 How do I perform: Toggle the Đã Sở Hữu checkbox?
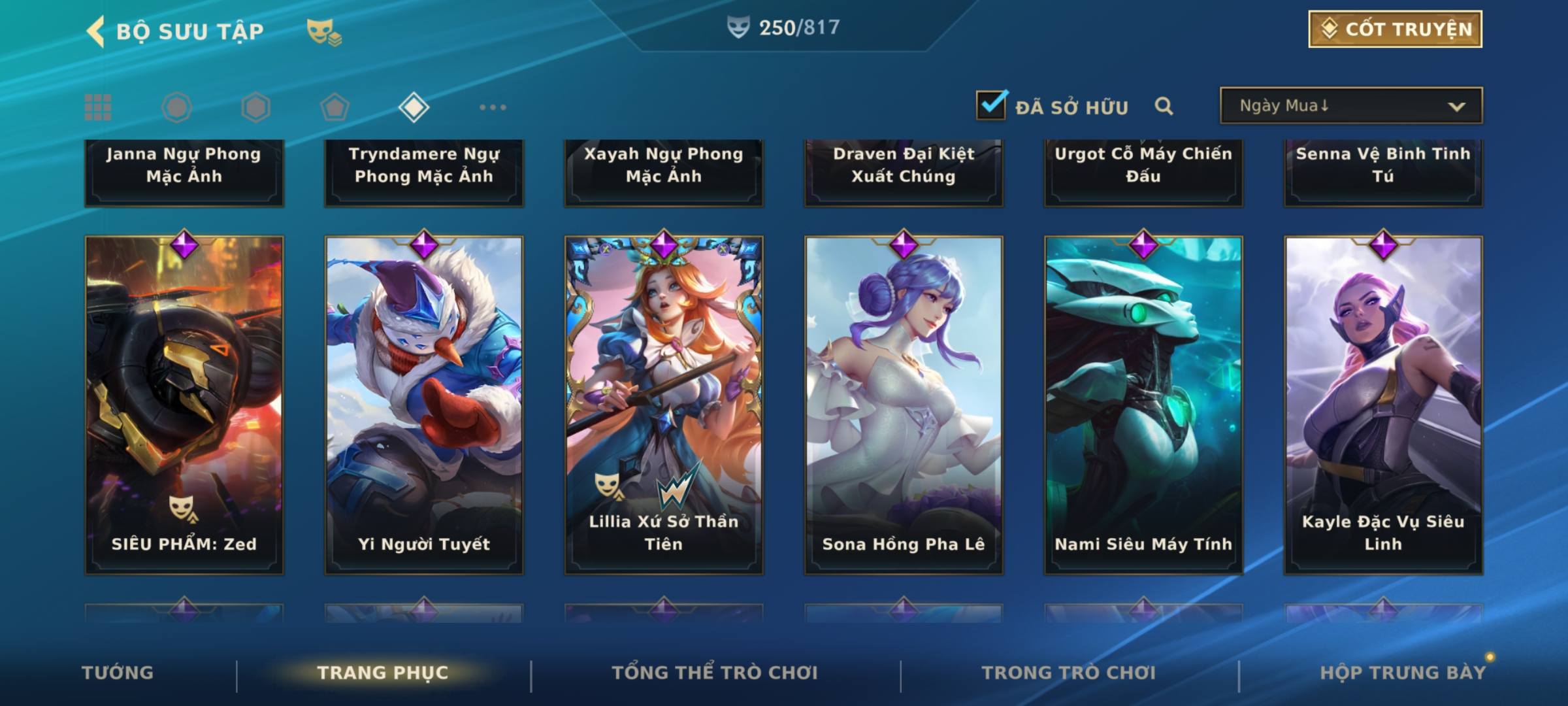(x=990, y=105)
